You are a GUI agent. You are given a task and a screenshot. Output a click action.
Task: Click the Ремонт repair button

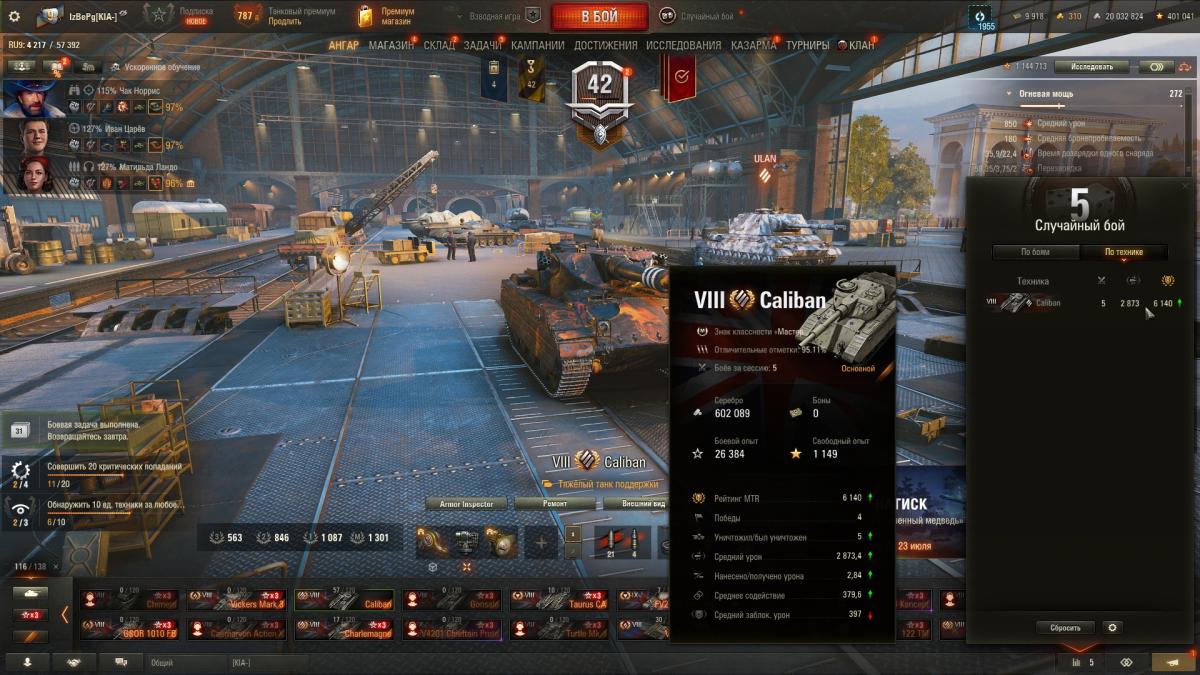[x=556, y=504]
